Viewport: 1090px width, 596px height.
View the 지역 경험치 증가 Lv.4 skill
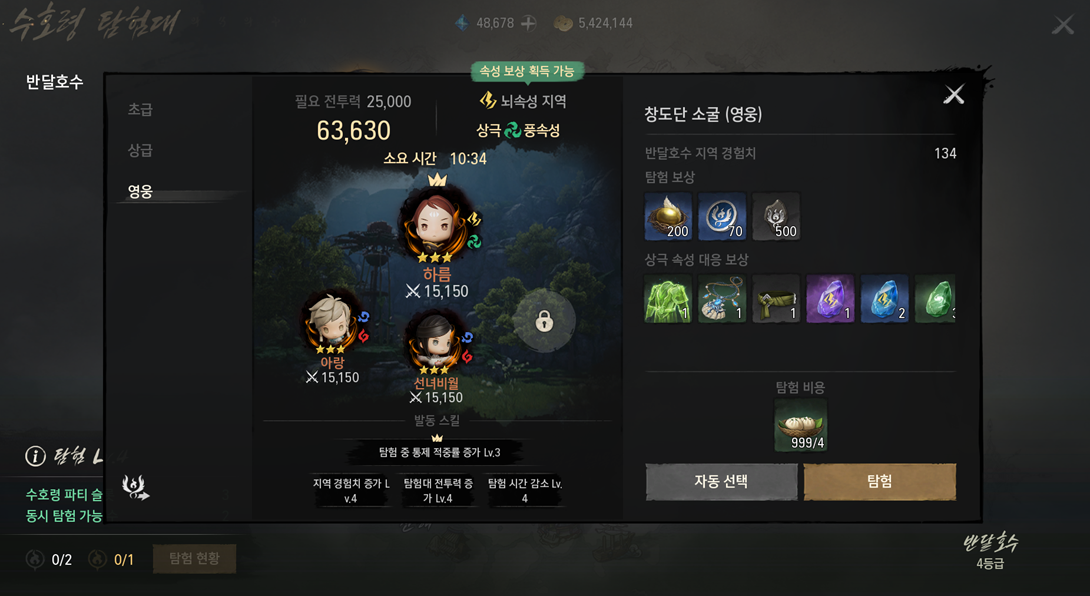351,490
